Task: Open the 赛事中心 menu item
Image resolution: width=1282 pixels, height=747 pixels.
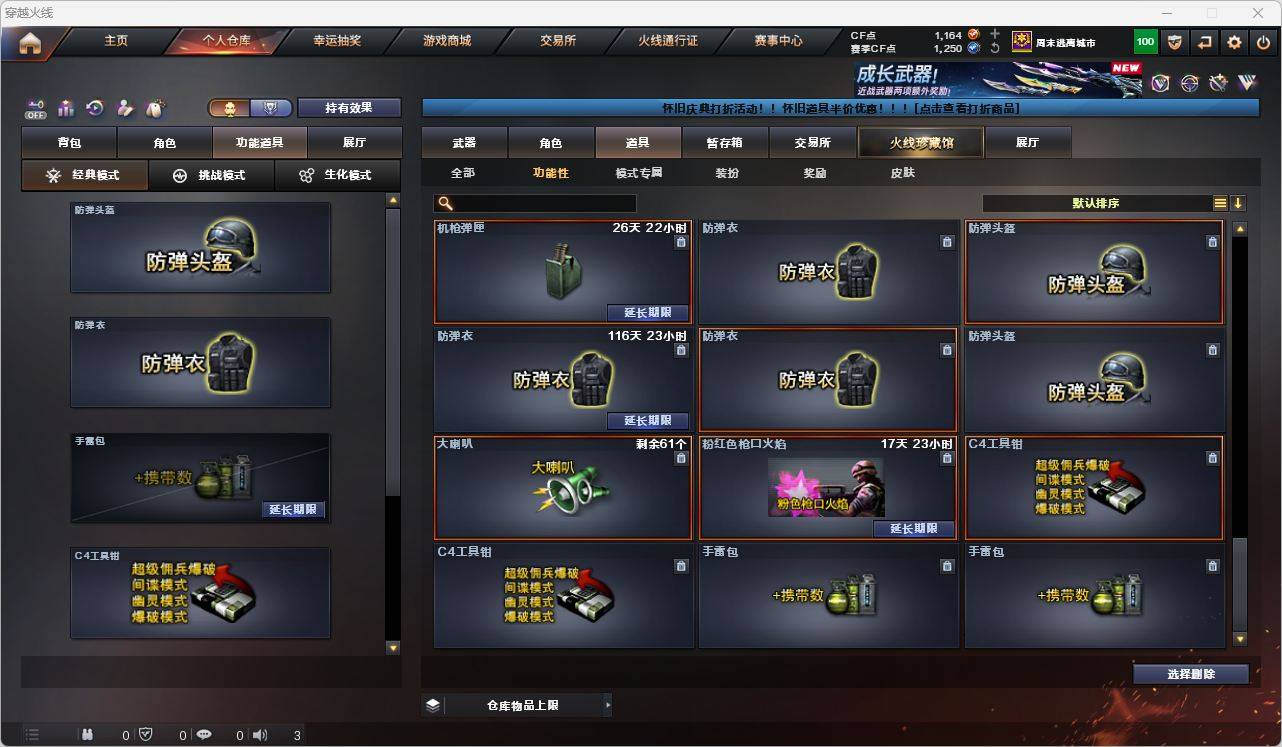Action: click(x=779, y=41)
